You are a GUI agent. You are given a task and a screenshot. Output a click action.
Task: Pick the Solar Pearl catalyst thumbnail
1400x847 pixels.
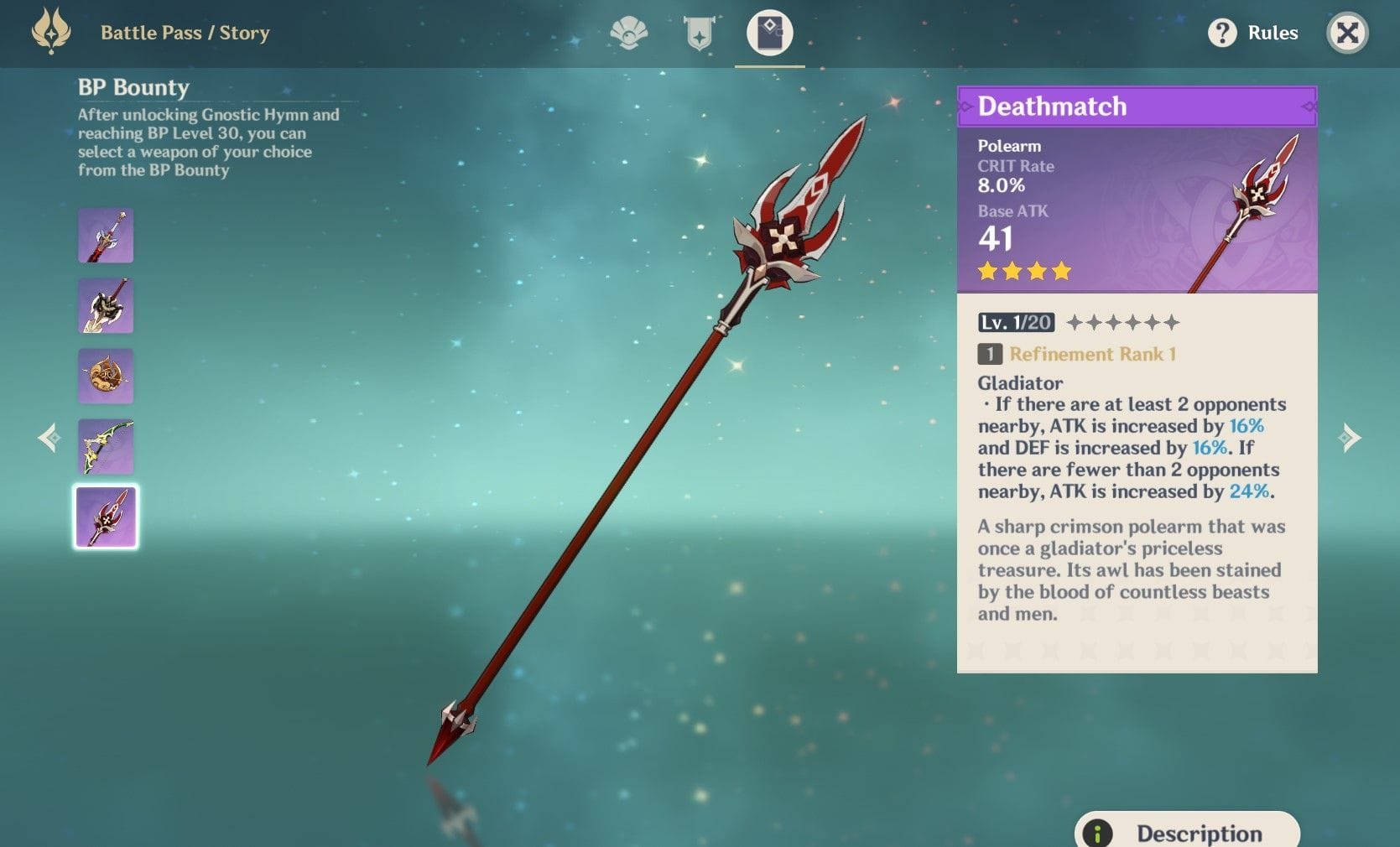pyautogui.click(x=106, y=377)
